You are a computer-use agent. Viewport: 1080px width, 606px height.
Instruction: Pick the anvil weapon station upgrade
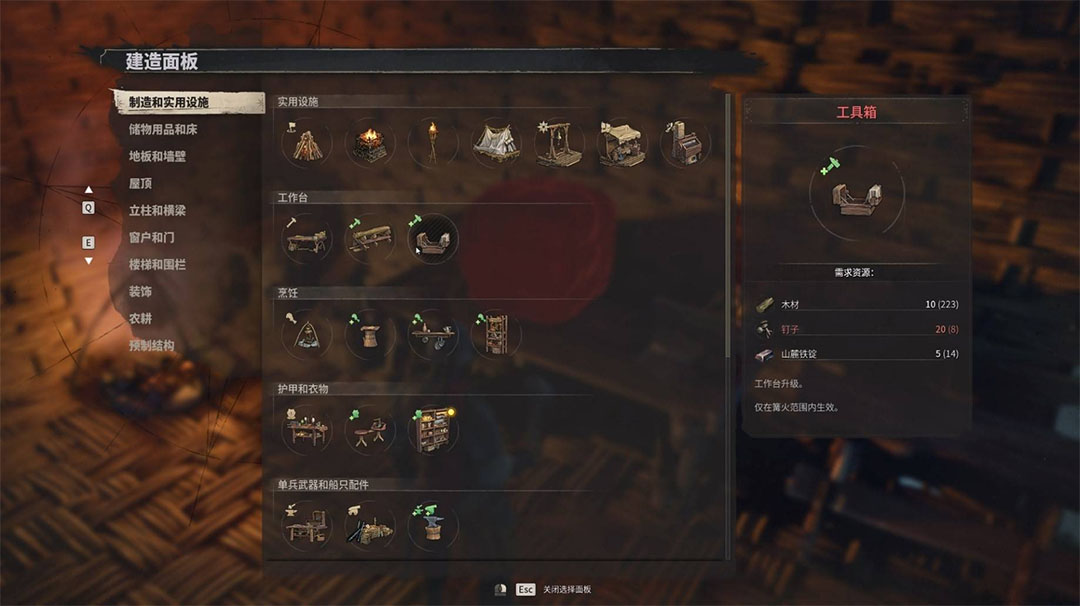pyautogui.click(x=433, y=524)
